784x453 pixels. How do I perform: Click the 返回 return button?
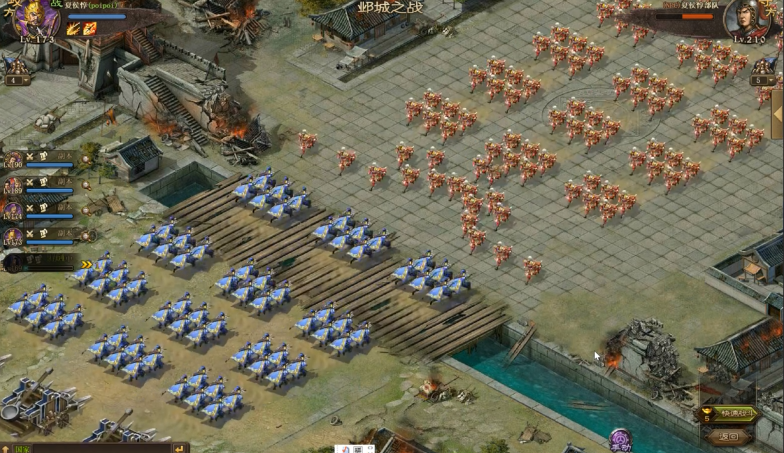(x=729, y=436)
